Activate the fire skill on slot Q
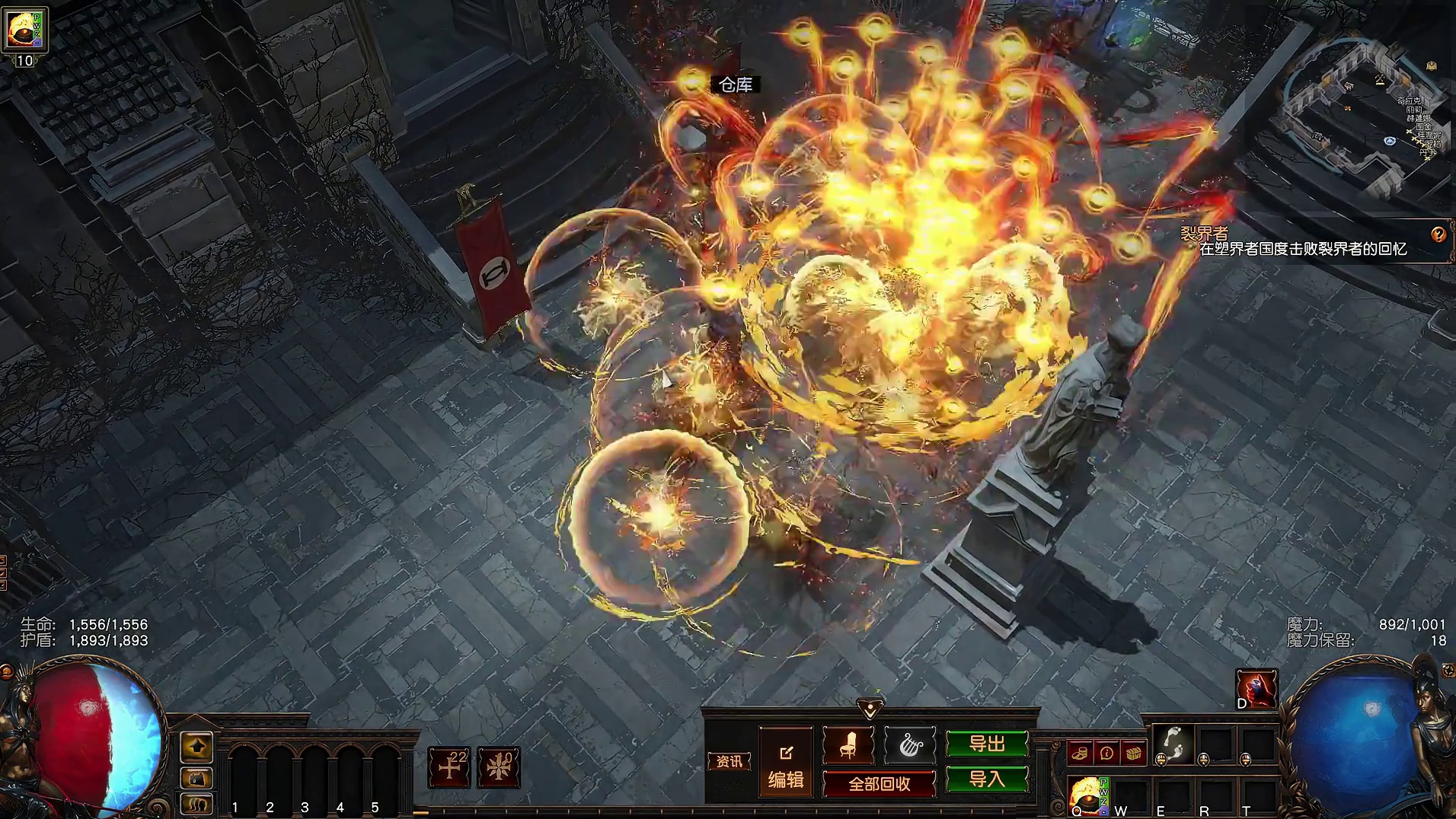The height and width of the screenshot is (819, 1456). tap(1087, 796)
